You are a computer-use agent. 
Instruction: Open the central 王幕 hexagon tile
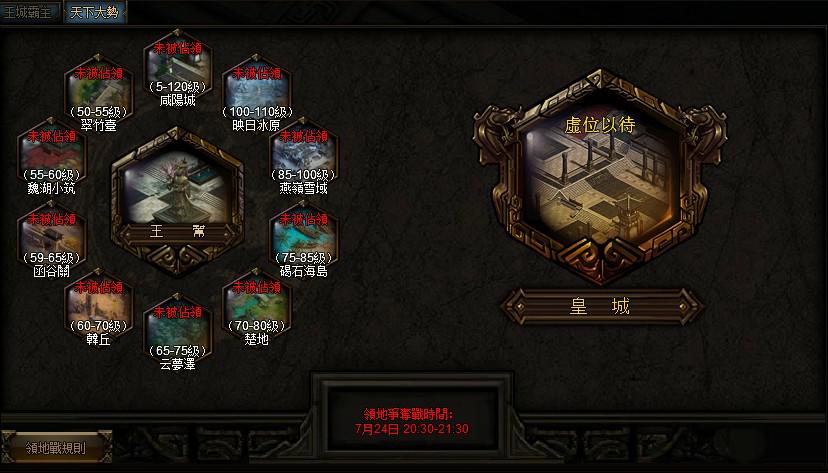click(177, 195)
